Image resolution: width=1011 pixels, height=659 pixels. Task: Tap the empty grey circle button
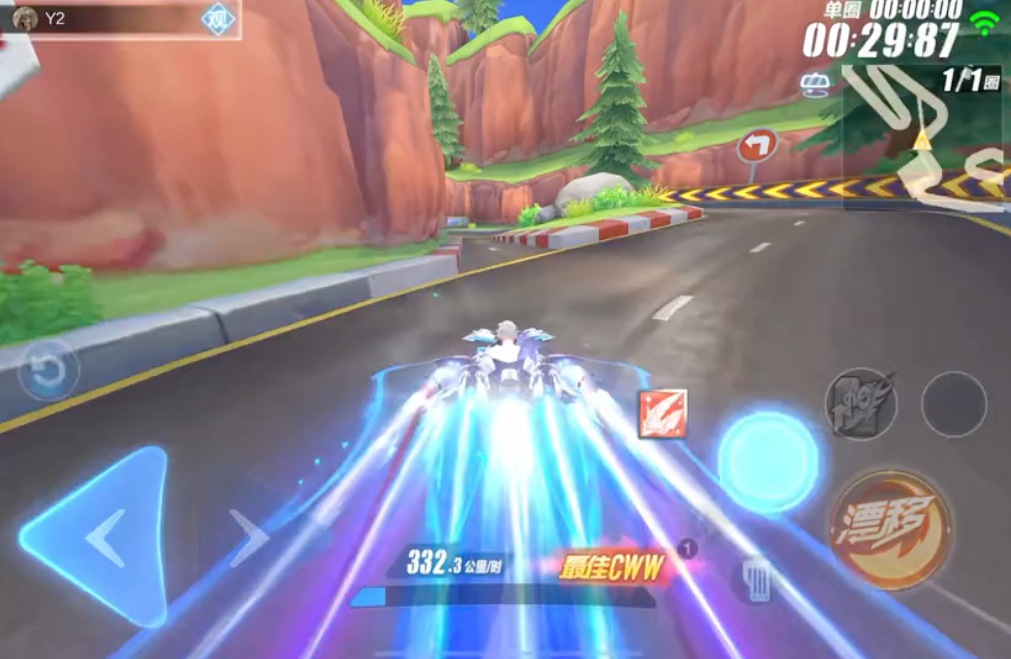pos(953,404)
